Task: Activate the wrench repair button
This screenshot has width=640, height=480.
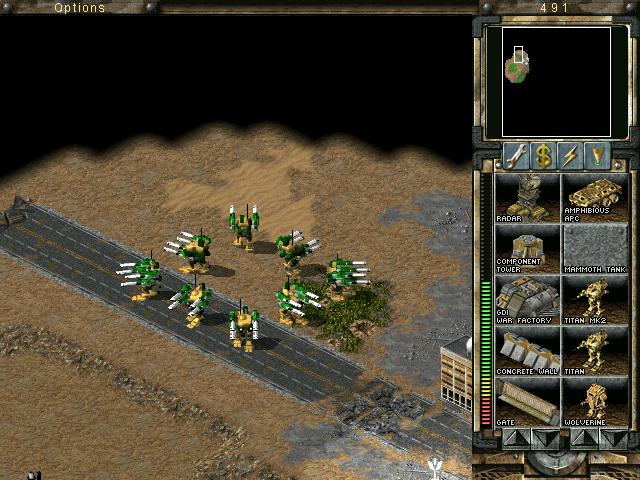Action: tap(516, 156)
